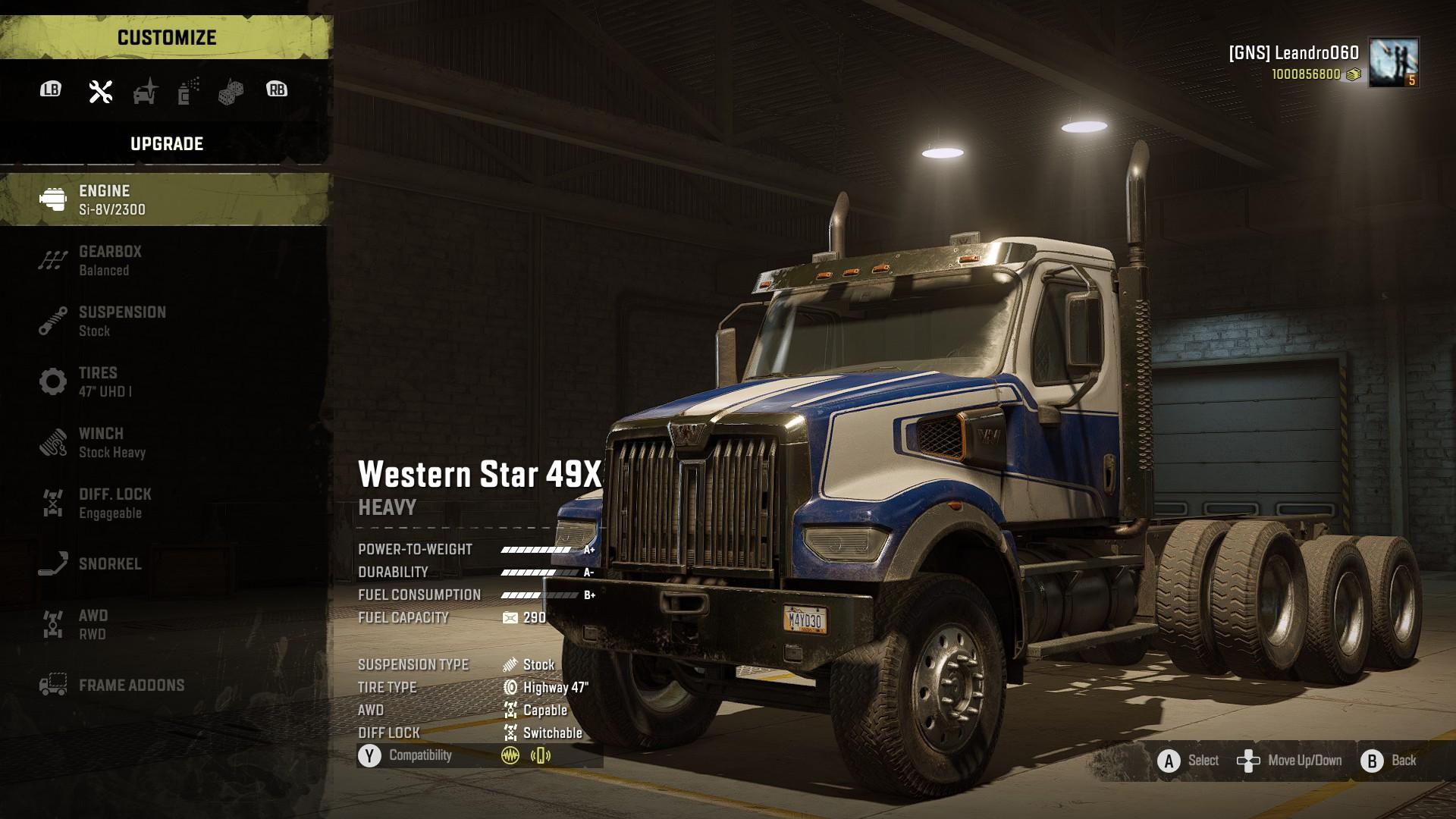1456x819 pixels.
Task: Select the Engine upgrade entry
Action: point(165,199)
